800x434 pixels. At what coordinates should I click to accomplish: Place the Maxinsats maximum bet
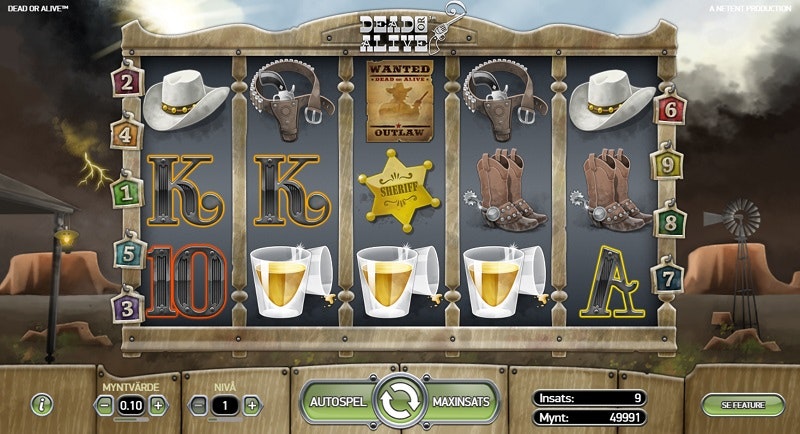click(461, 402)
